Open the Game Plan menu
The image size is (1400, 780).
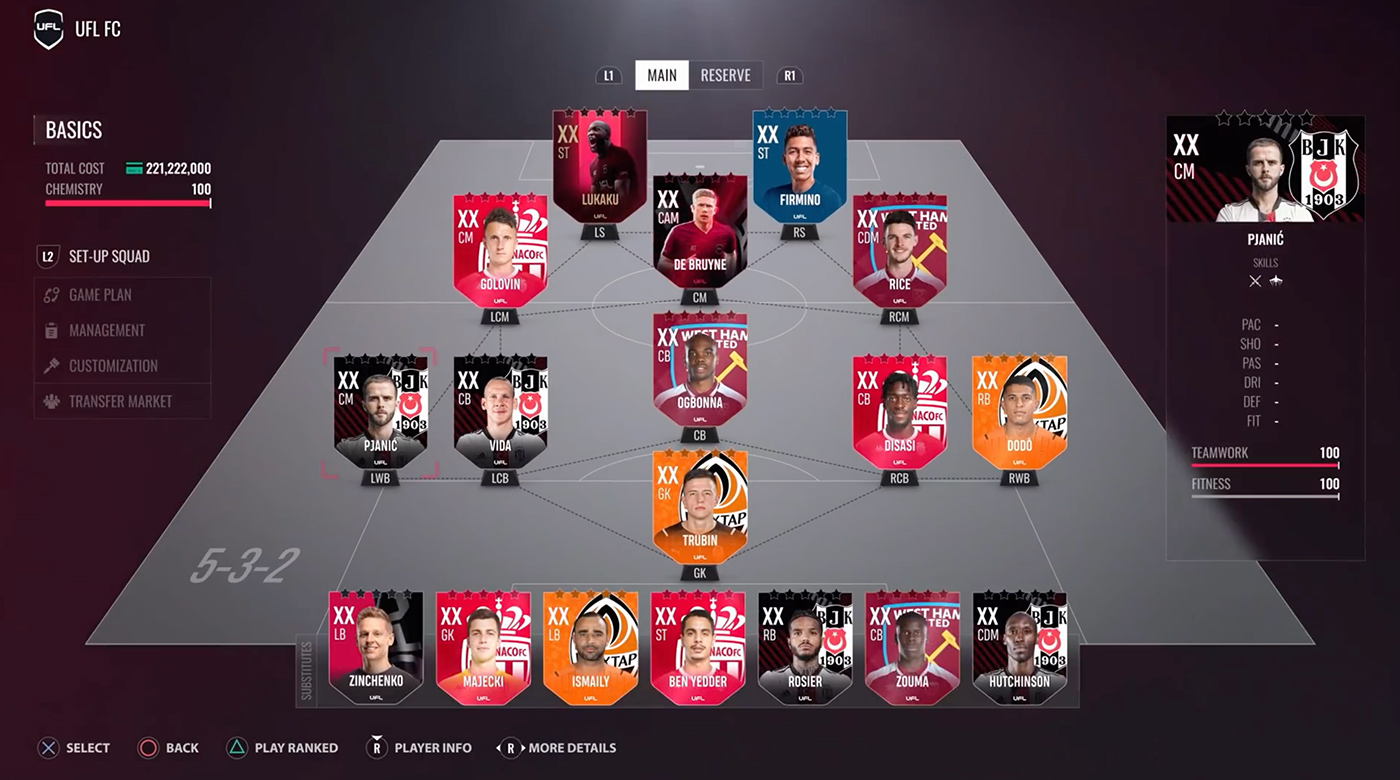click(100, 295)
